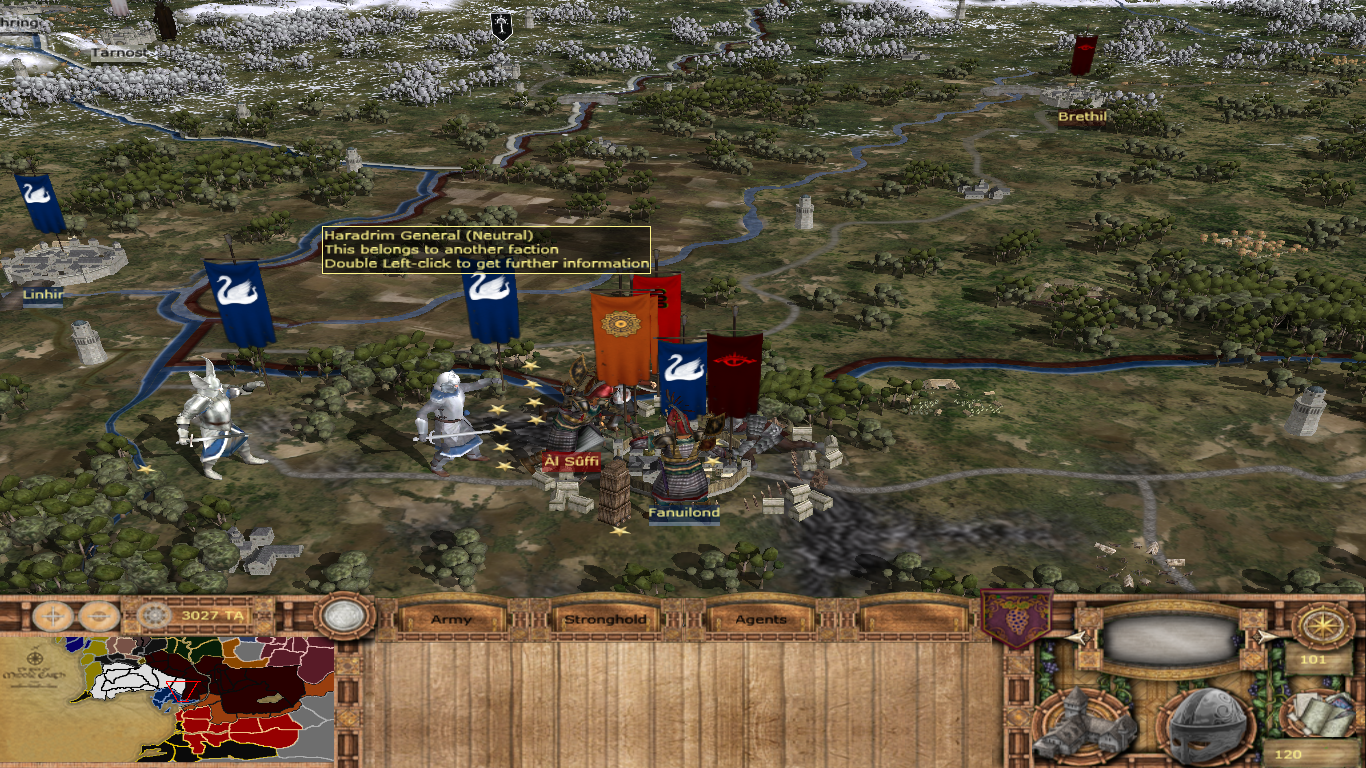Select the Agents tab
This screenshot has width=1366, height=768.
click(x=761, y=619)
